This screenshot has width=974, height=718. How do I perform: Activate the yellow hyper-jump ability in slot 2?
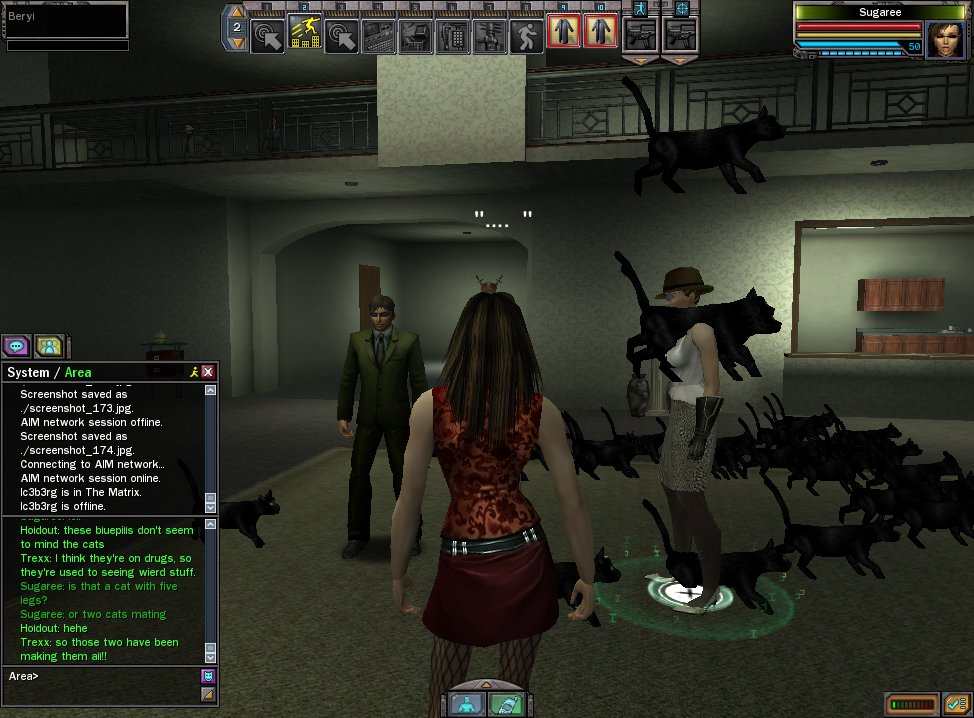(x=305, y=35)
